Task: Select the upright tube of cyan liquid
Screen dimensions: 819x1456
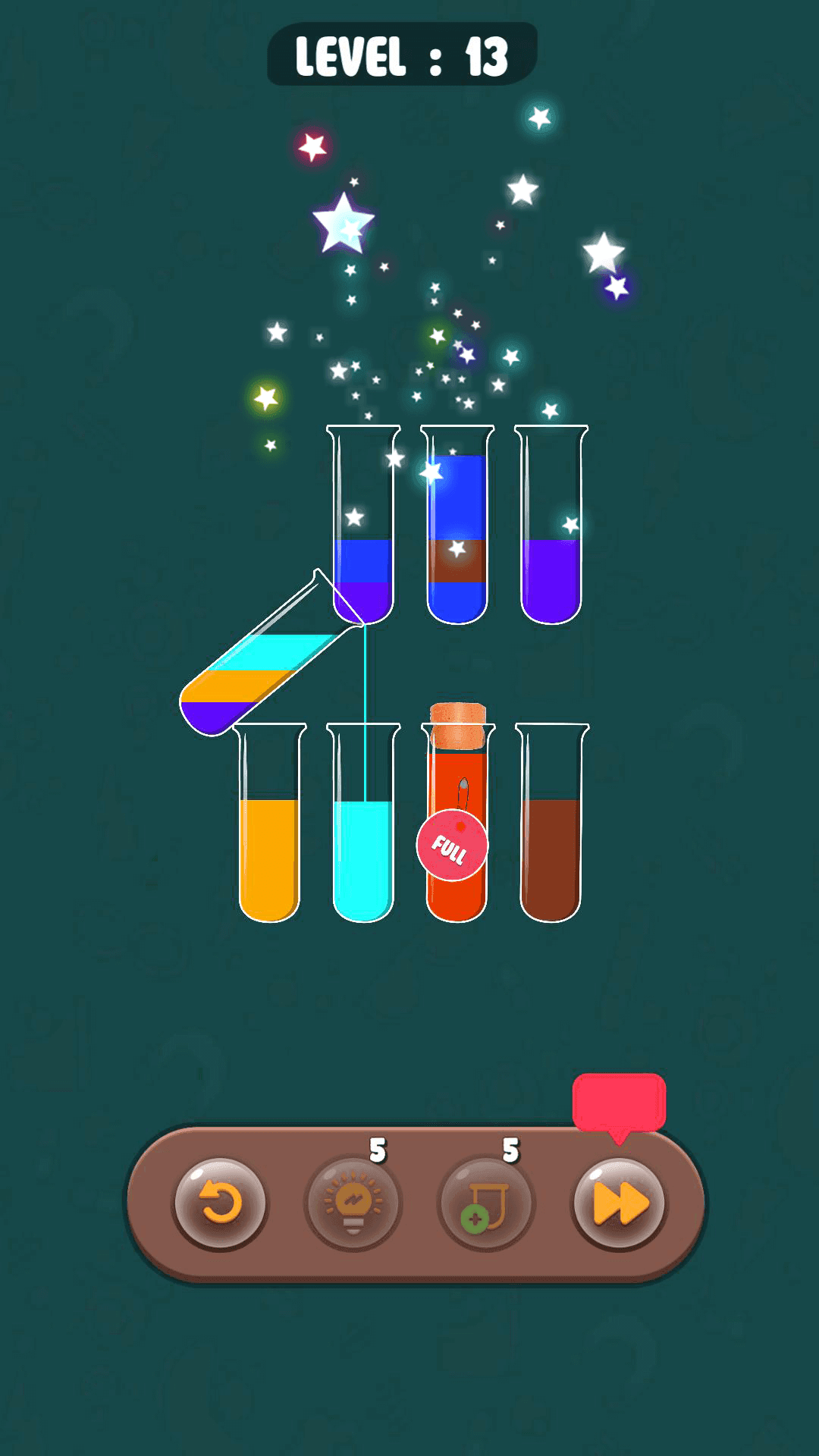Action: [x=363, y=842]
